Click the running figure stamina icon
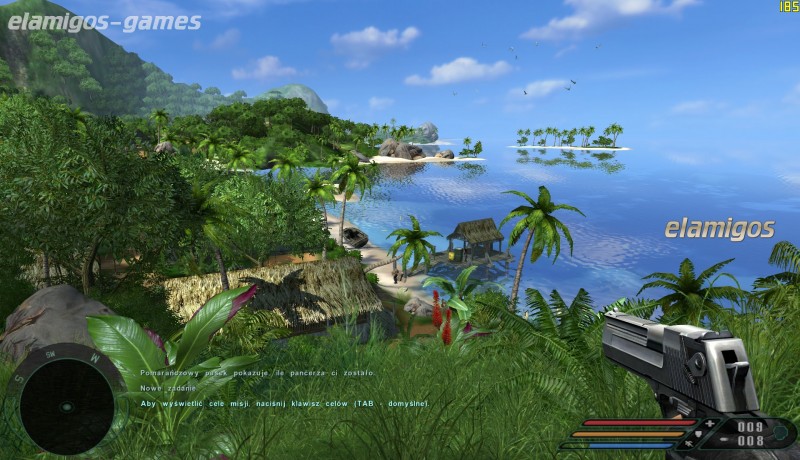This screenshot has height=460, width=800. pos(687,445)
